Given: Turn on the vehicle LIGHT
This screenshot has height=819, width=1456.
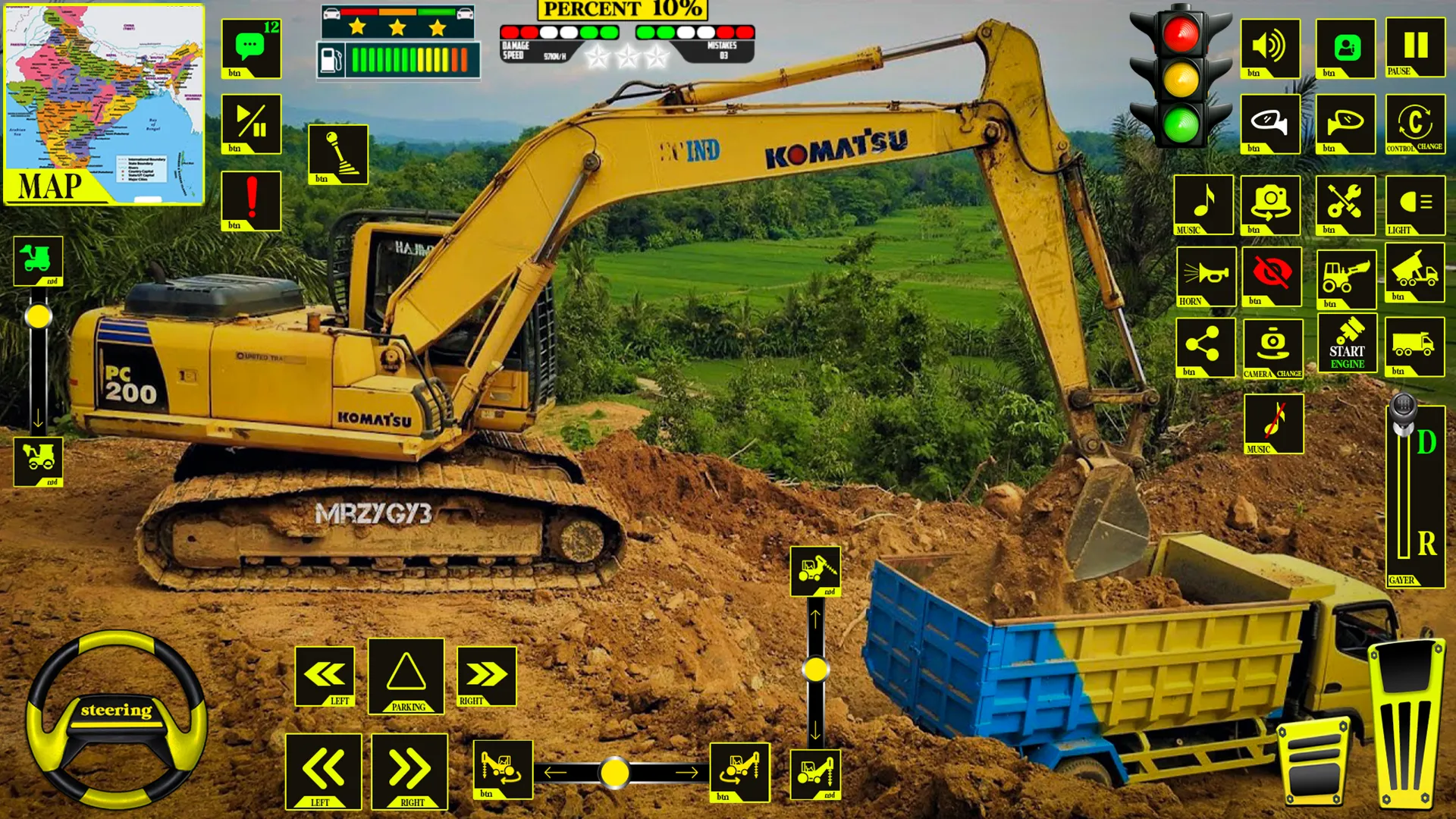Looking at the screenshot, I should point(1415,203).
